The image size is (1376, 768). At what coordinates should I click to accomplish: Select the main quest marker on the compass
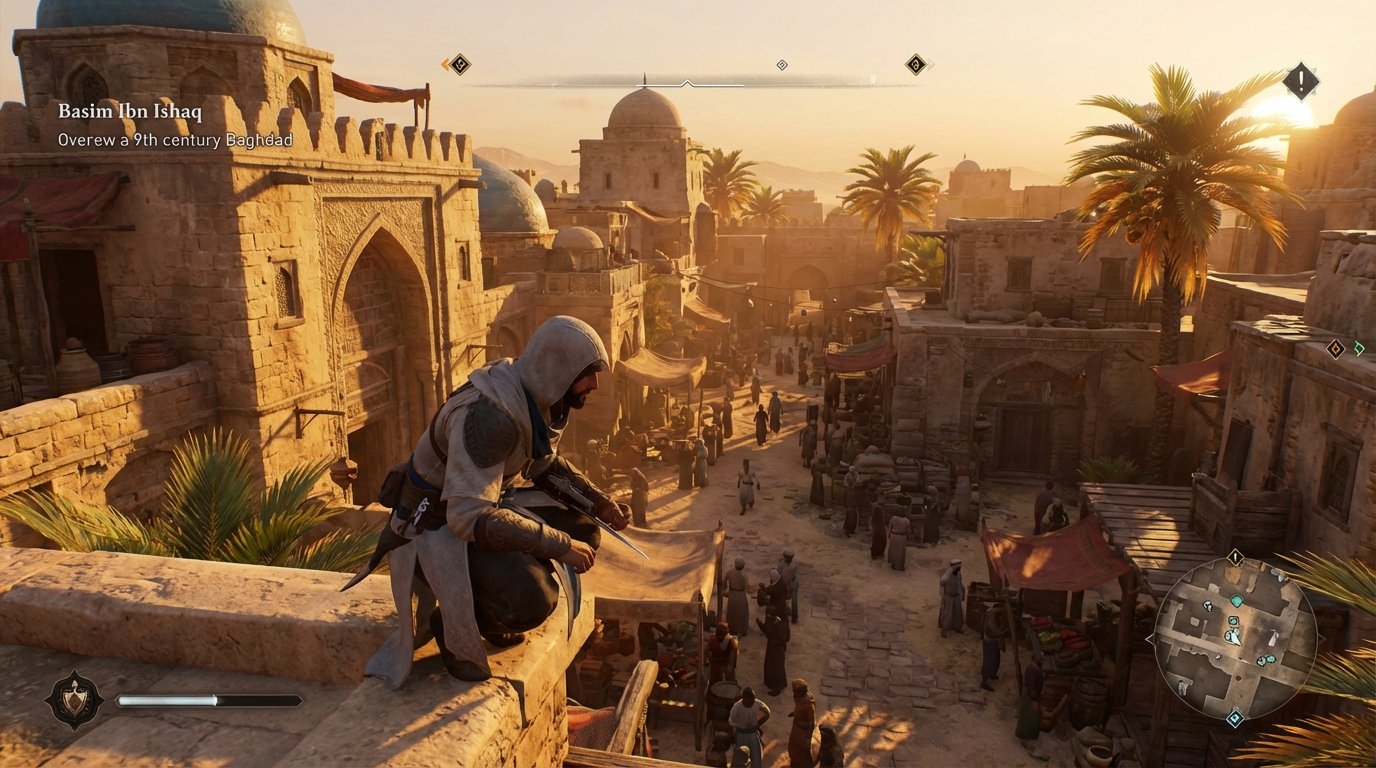click(460, 64)
